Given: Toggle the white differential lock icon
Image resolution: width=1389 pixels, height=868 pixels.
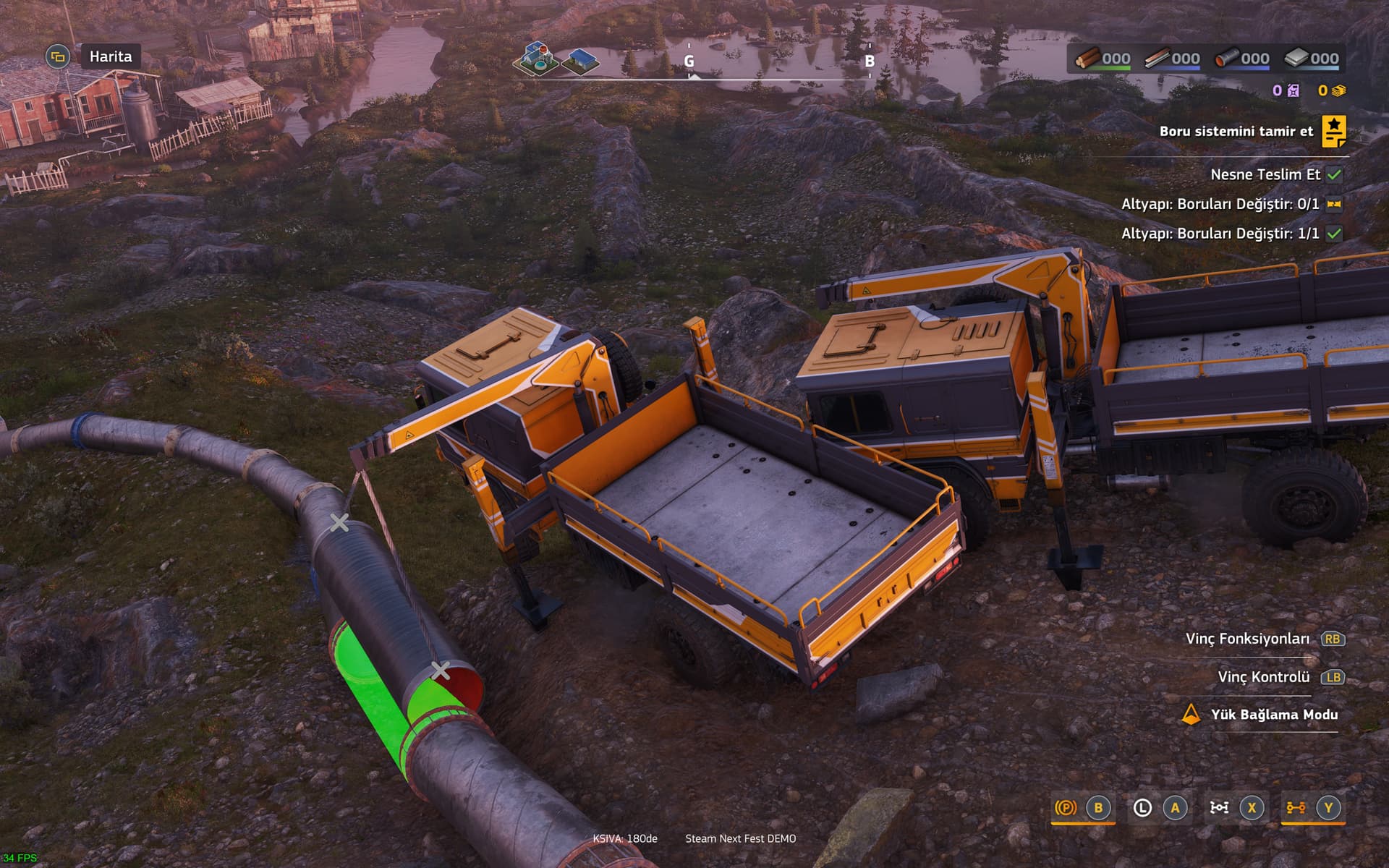Looking at the screenshot, I should coord(1219,807).
